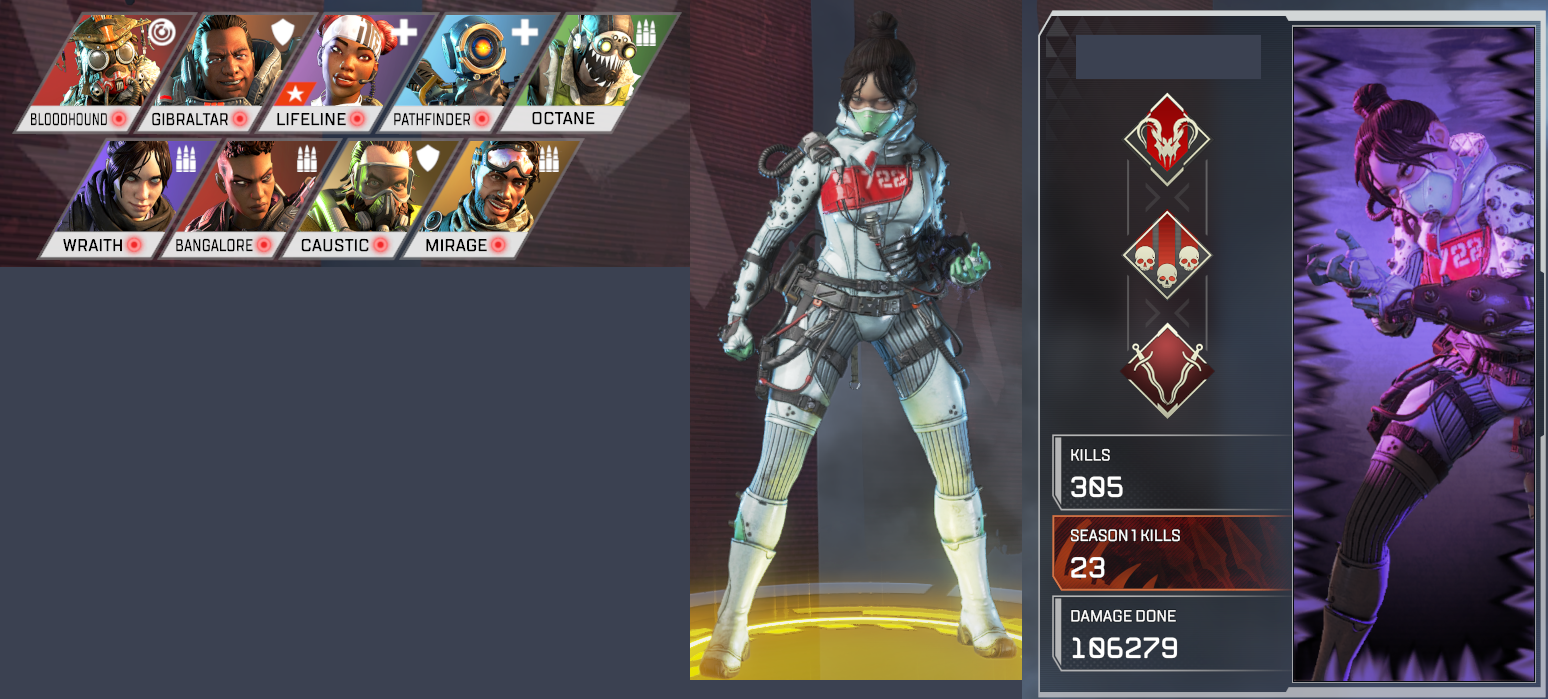1548x699 pixels.
Task: Select the Bloodhound legend tile
Action: pos(95,72)
